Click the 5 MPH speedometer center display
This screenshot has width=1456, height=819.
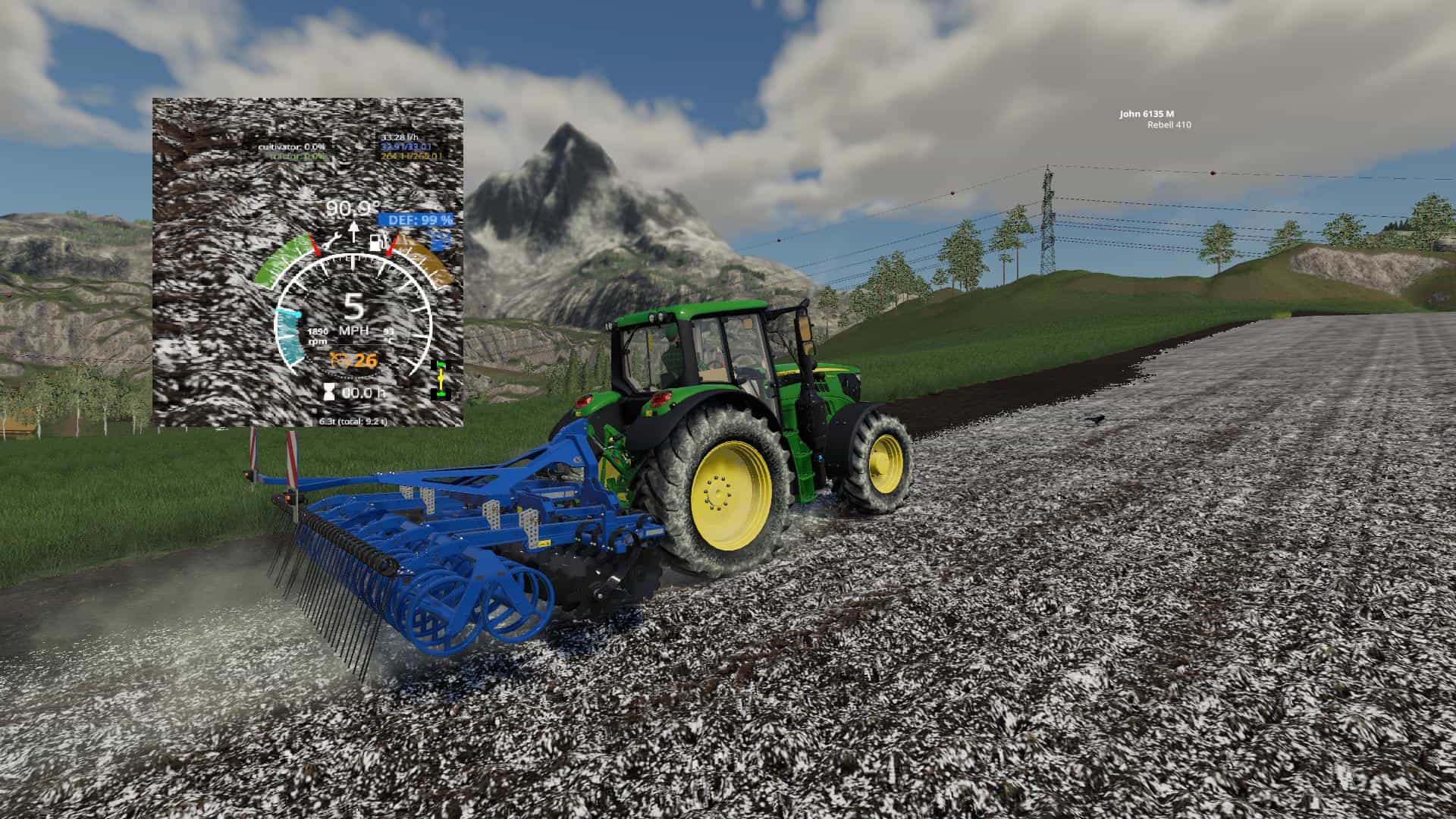tap(354, 315)
